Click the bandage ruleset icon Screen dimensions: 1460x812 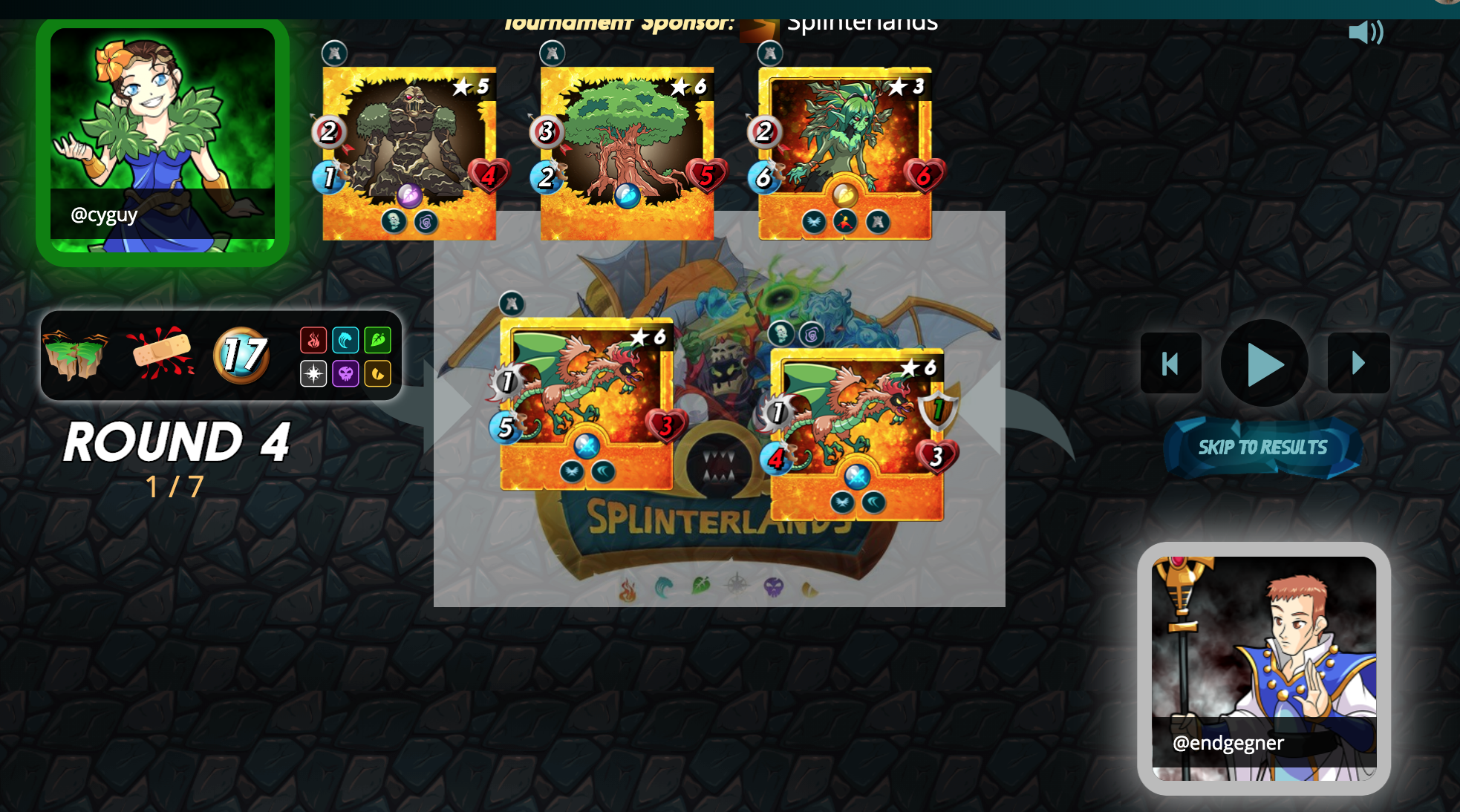tap(161, 353)
